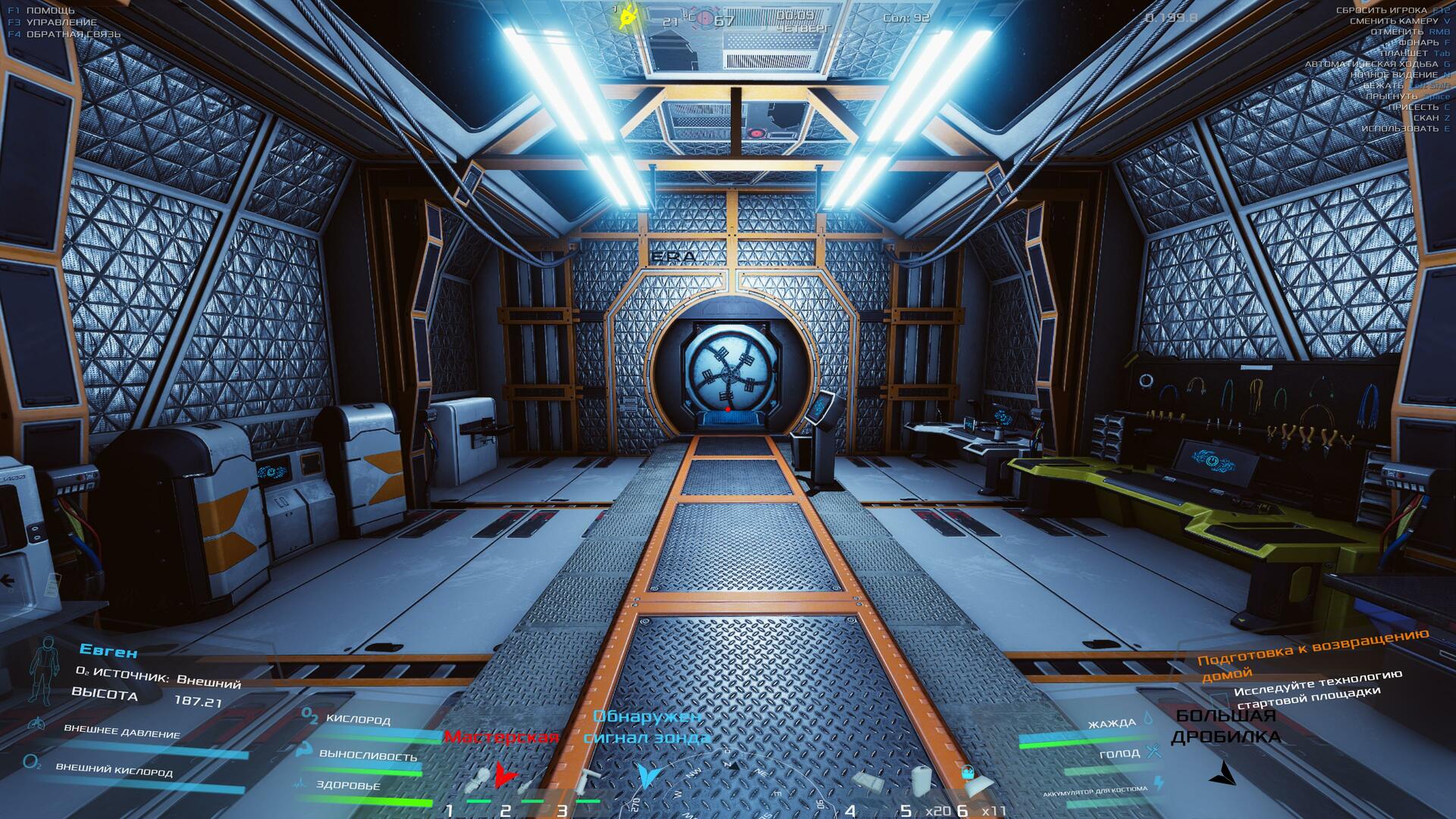This screenshot has width=1456, height=819.
Task: Click the red 'Мастерская' waypoint marker
Action: 505,775
